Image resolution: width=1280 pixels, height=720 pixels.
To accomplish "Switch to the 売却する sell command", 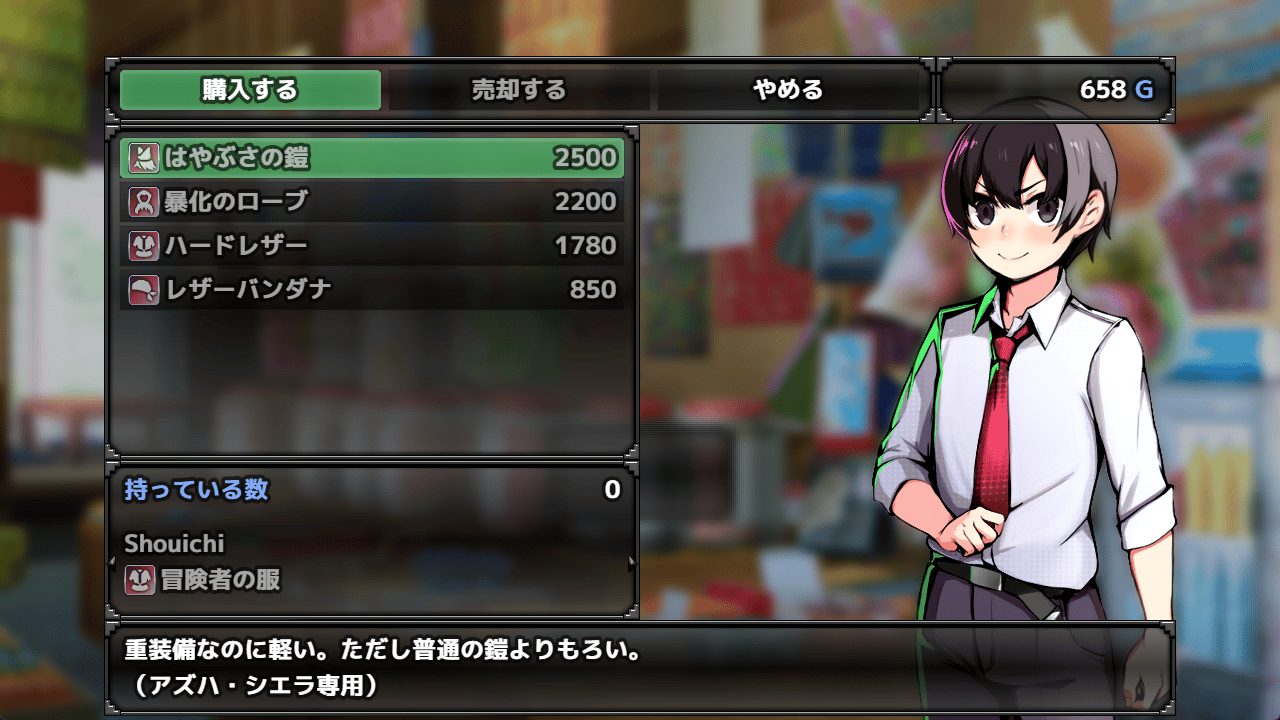I will (519, 90).
